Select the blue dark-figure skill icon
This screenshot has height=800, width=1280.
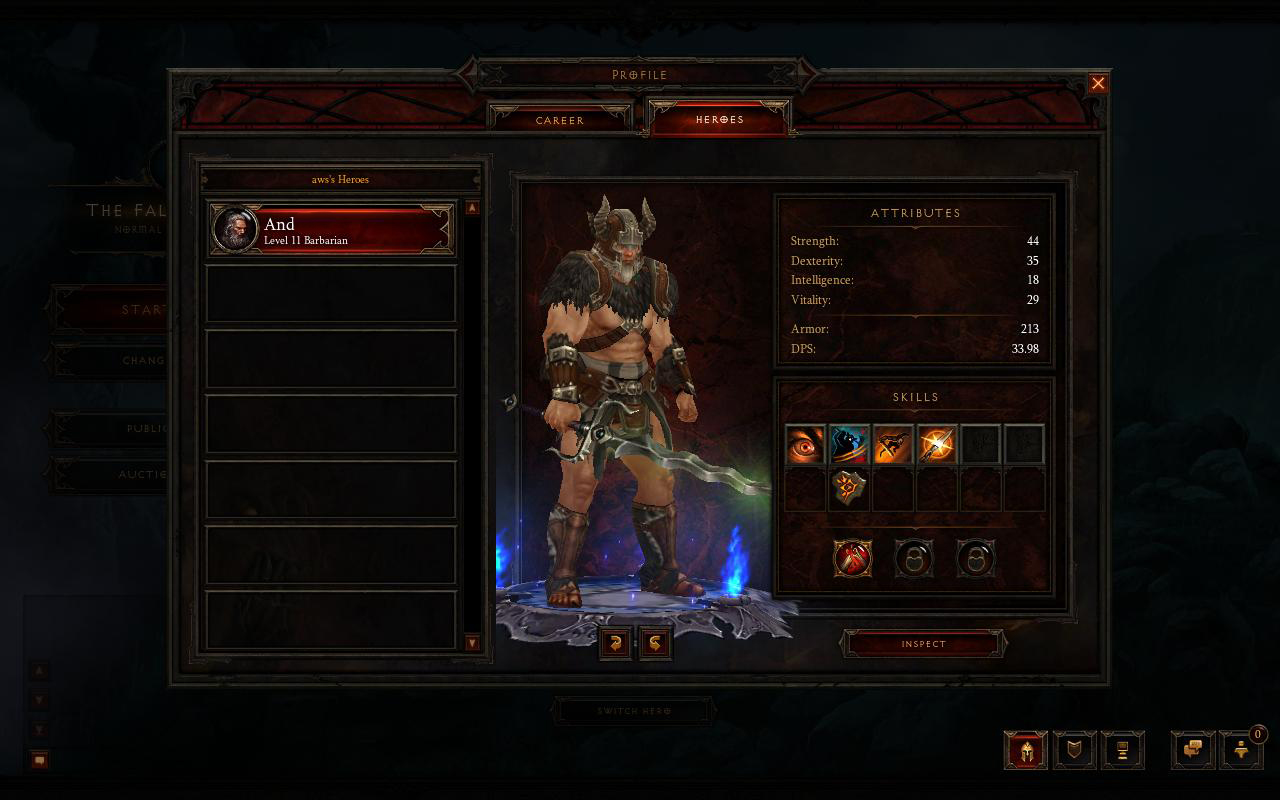849,444
